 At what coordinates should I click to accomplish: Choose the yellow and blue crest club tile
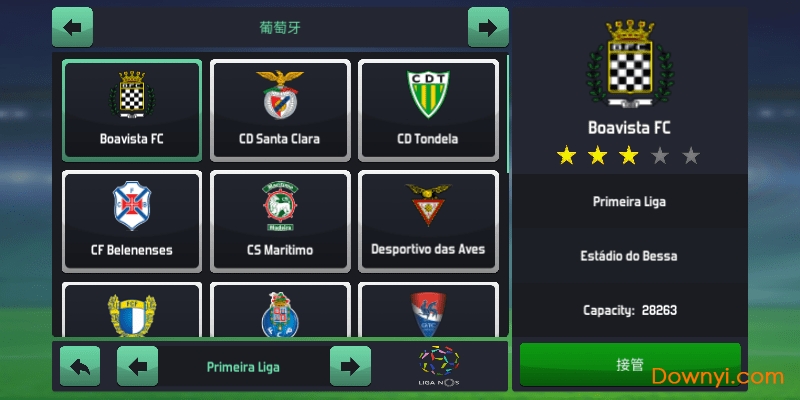click(132, 312)
